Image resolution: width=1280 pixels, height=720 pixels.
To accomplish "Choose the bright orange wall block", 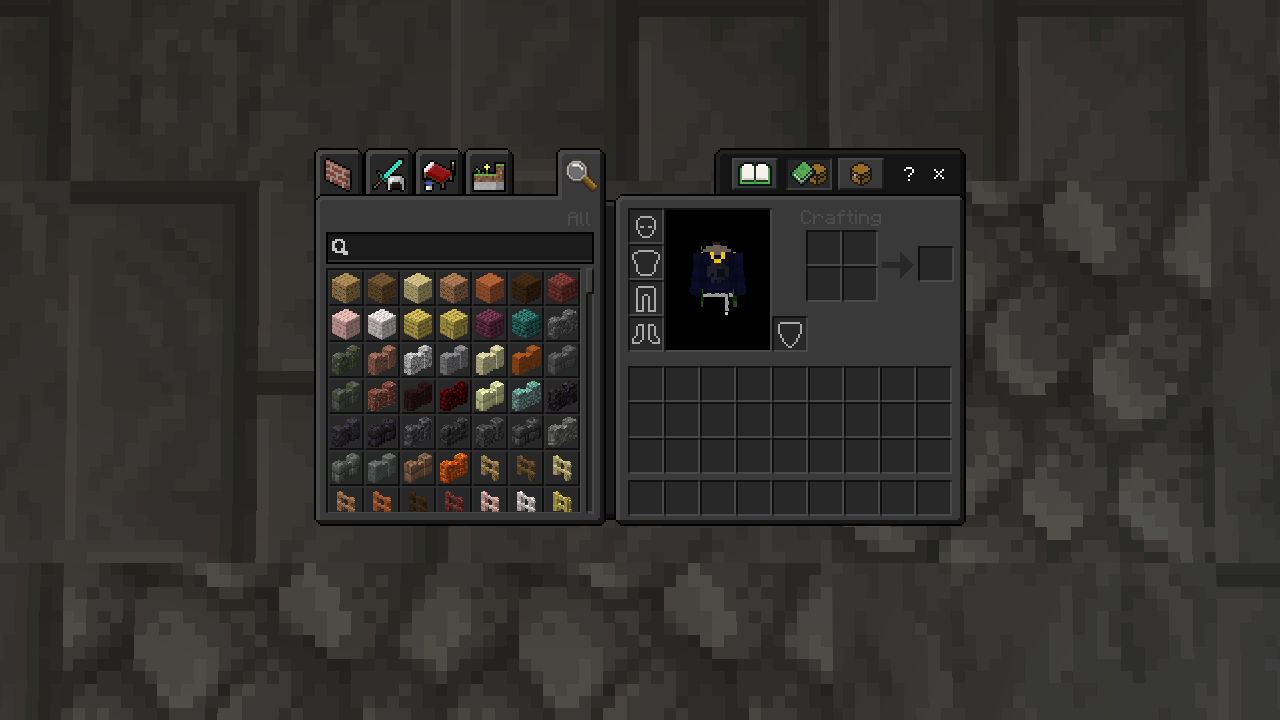I will click(454, 468).
